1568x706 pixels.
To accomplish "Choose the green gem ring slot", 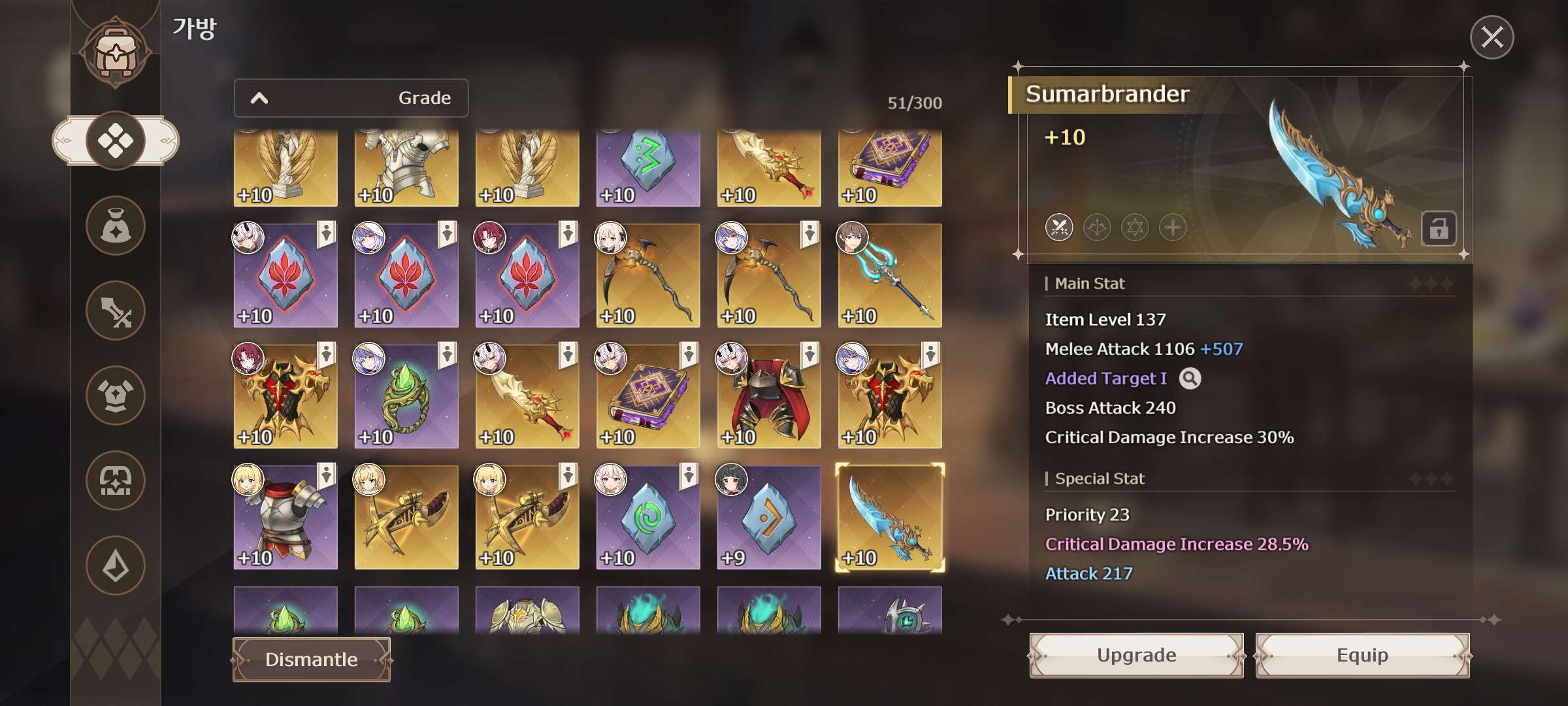I will pos(406,396).
